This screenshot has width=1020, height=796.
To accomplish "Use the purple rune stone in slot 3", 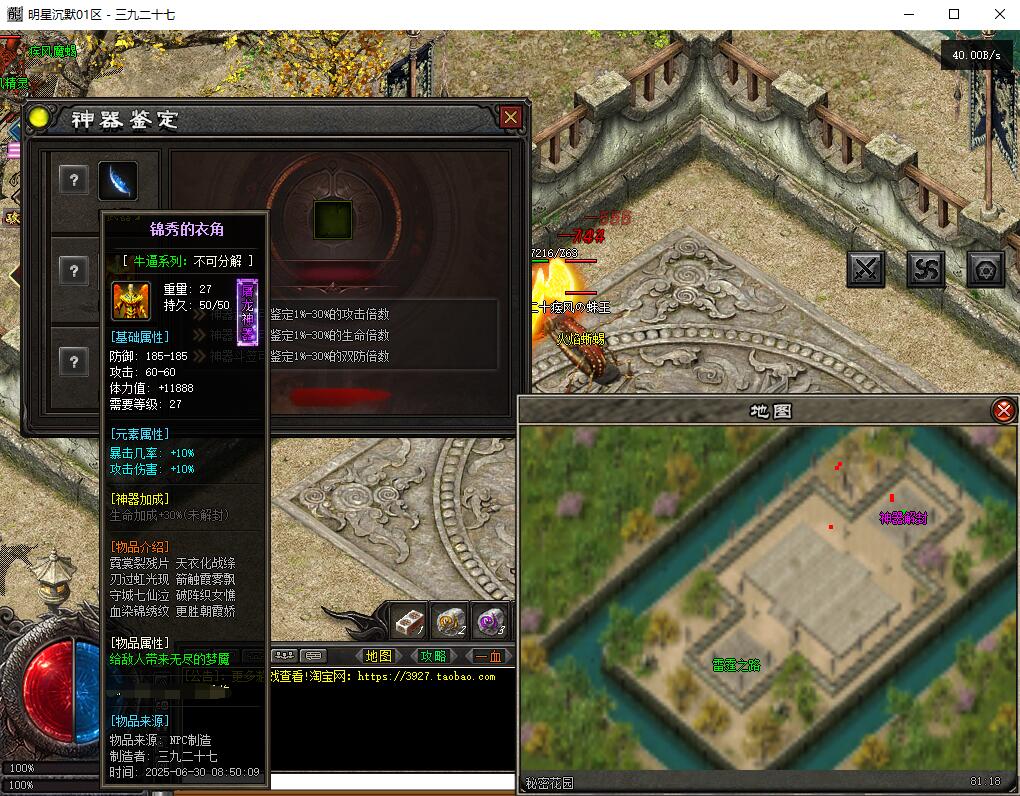I will click(489, 621).
